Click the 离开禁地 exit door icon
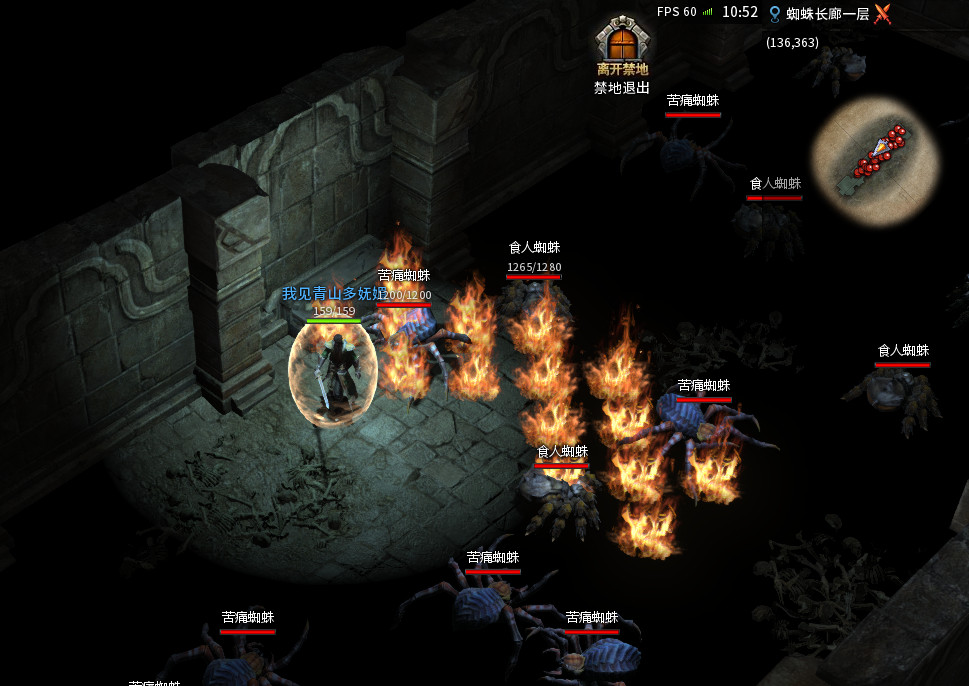This screenshot has width=969, height=686. coord(622,40)
